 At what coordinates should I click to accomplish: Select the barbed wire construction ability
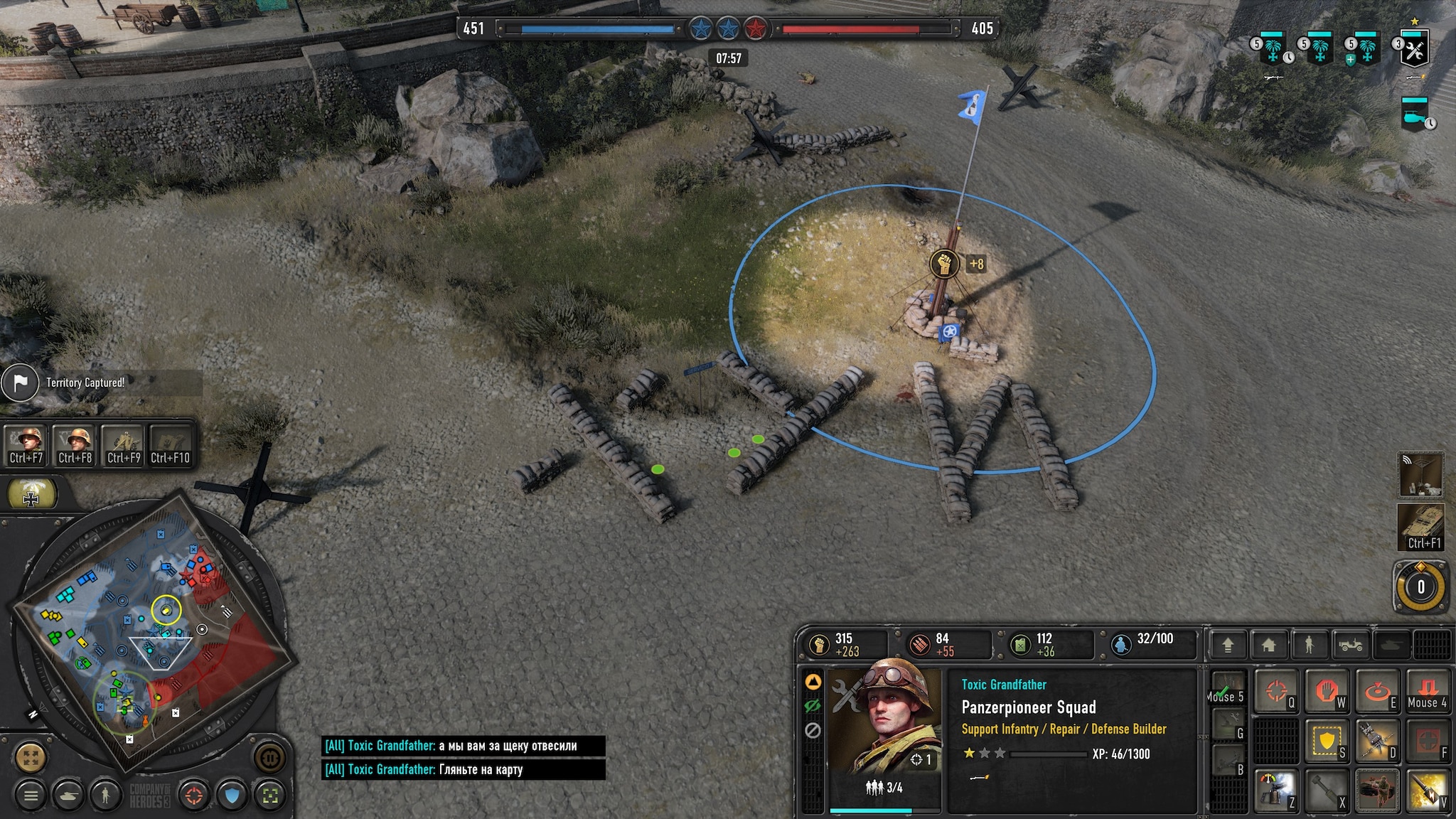tap(1377, 741)
